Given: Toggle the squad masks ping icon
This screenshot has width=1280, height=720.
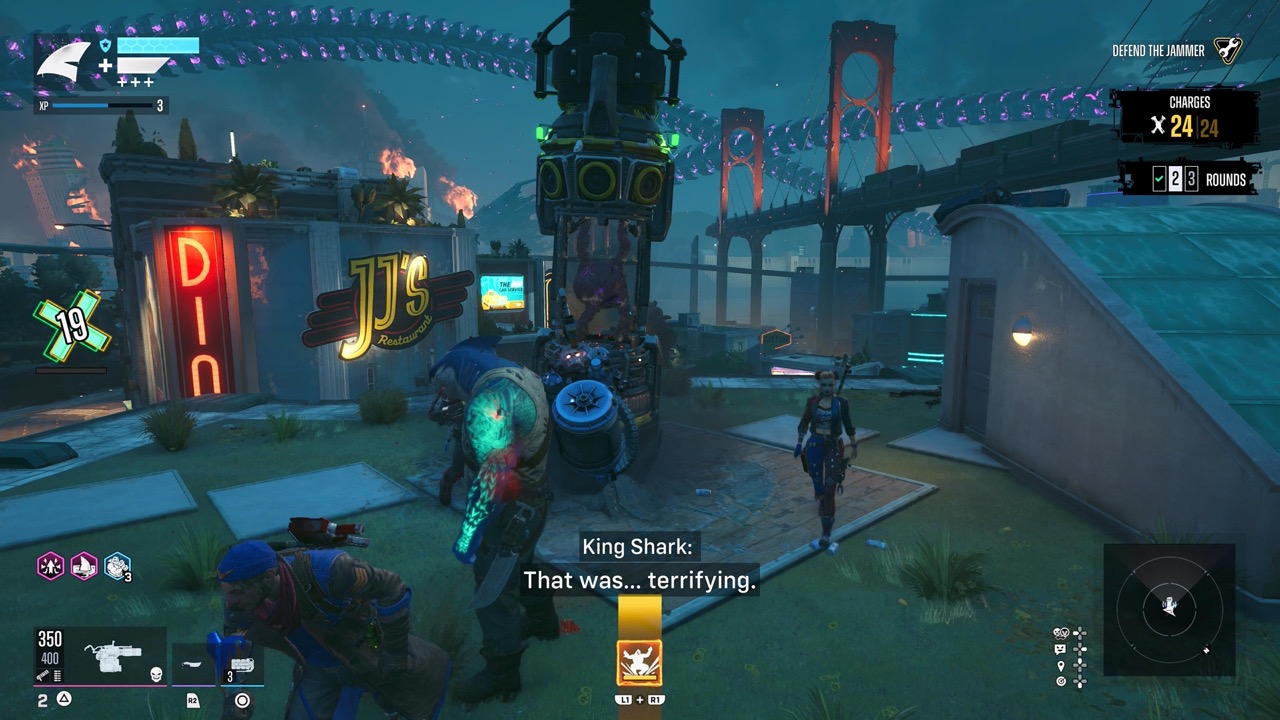Looking at the screenshot, I should [x=1060, y=632].
